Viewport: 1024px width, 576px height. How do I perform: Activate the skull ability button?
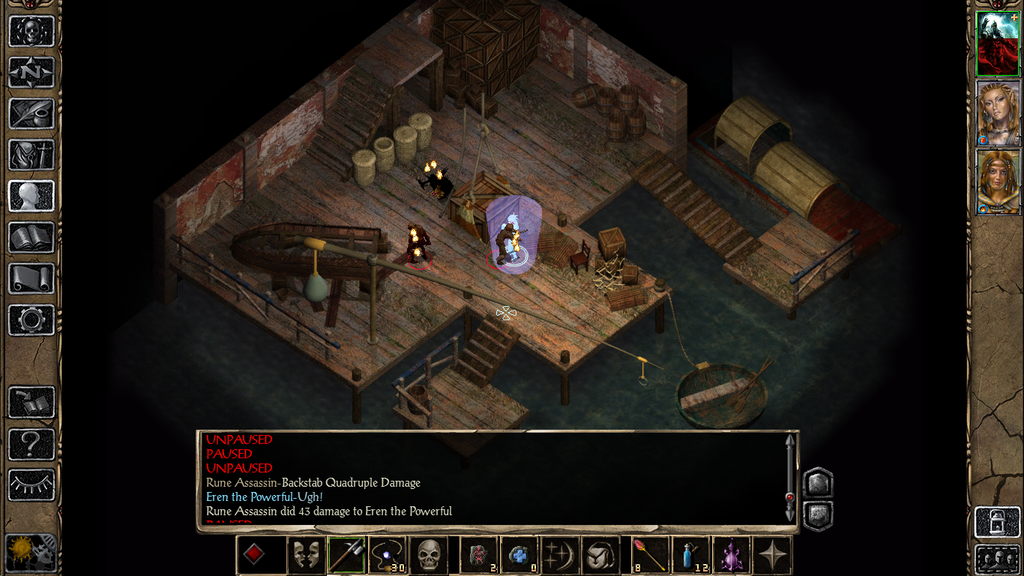pyautogui.click(x=428, y=555)
